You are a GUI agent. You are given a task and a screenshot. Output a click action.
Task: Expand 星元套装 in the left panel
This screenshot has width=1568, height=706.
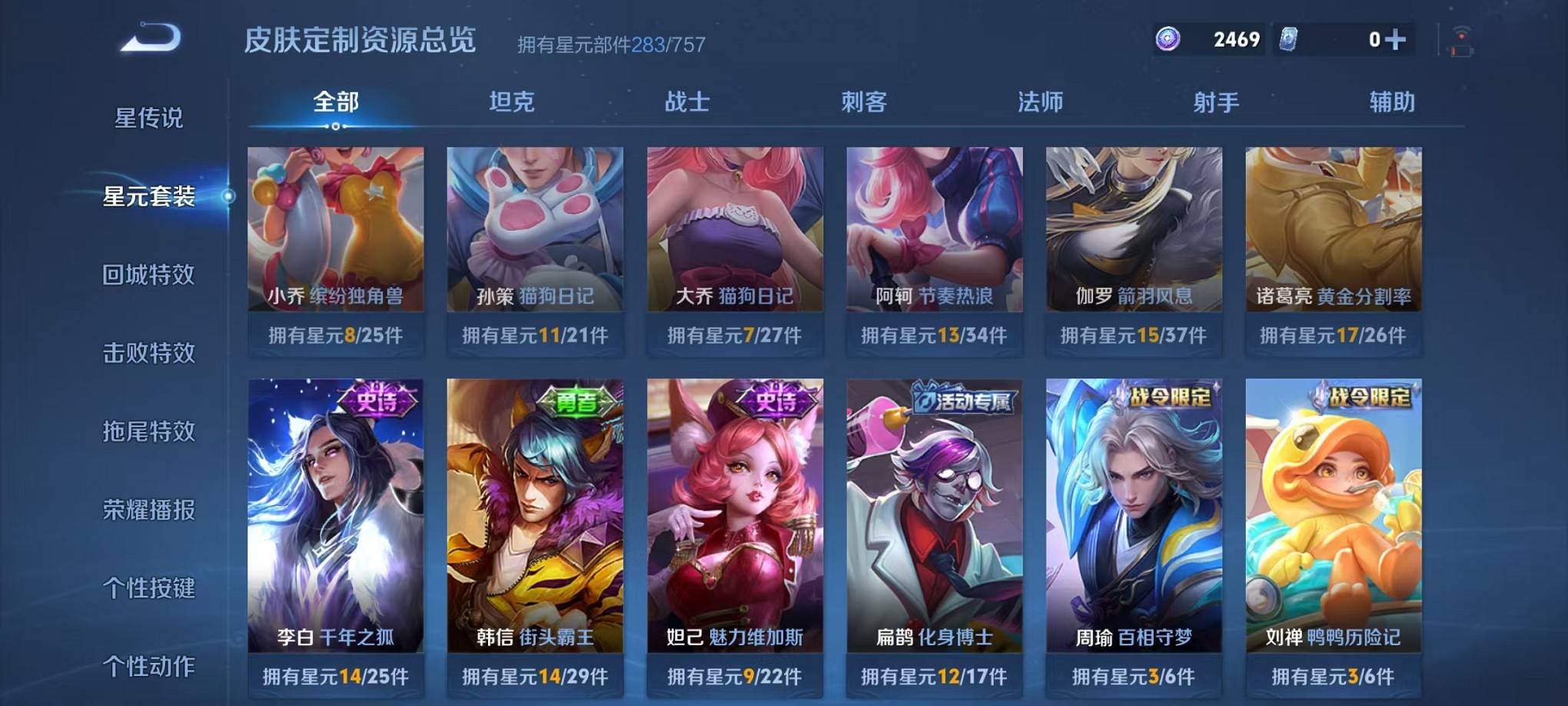pyautogui.click(x=148, y=196)
